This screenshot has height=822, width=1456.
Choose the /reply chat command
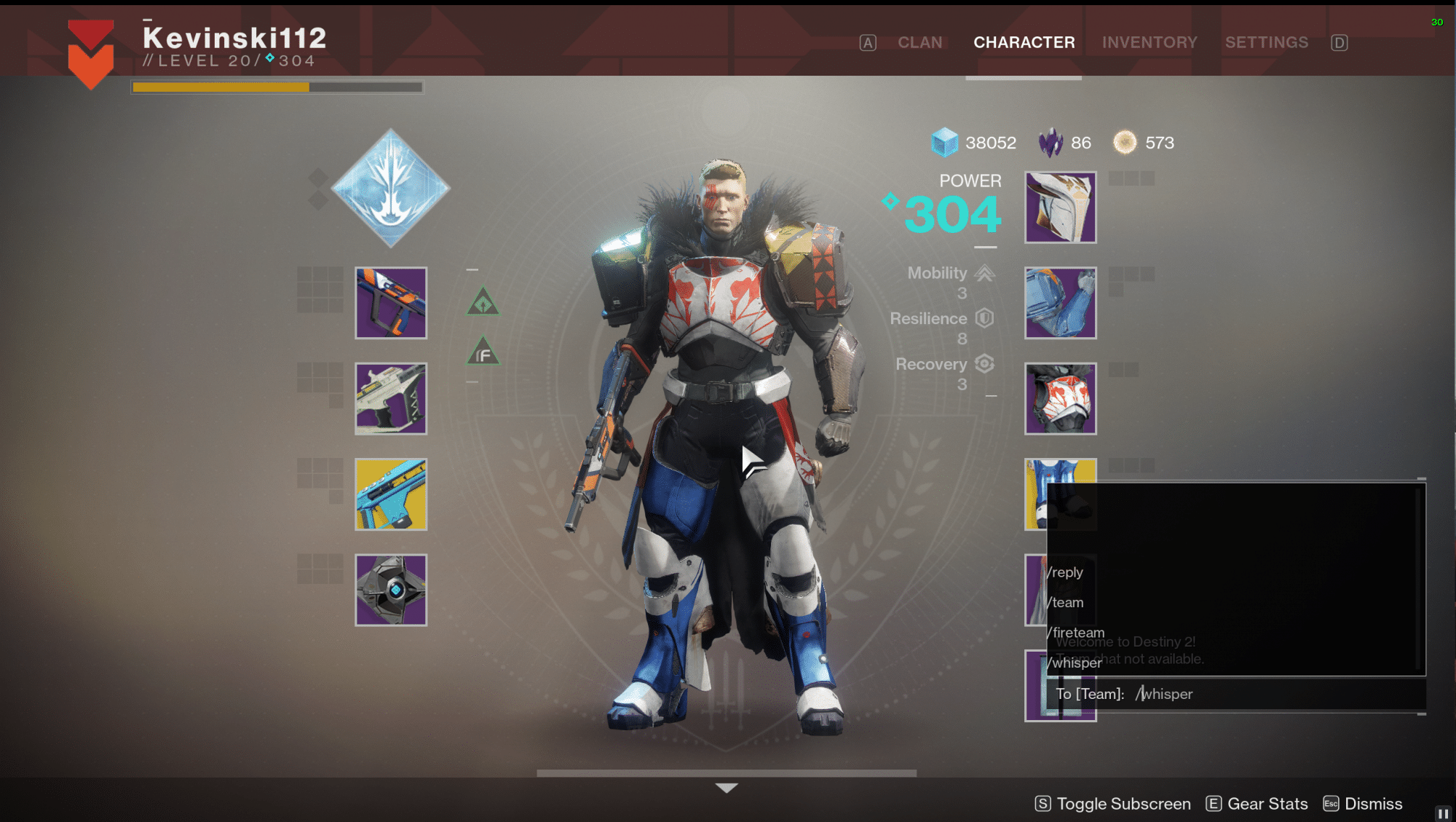point(1067,572)
